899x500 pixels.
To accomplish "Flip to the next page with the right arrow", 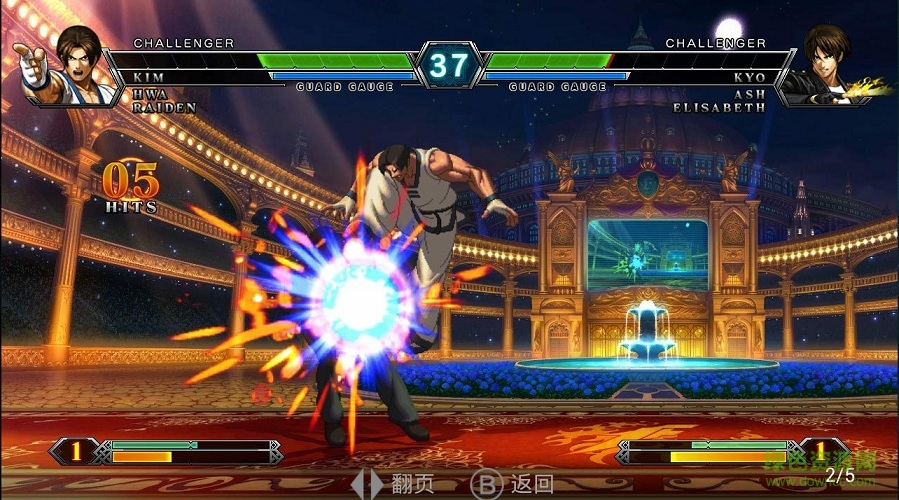I will tap(376, 485).
